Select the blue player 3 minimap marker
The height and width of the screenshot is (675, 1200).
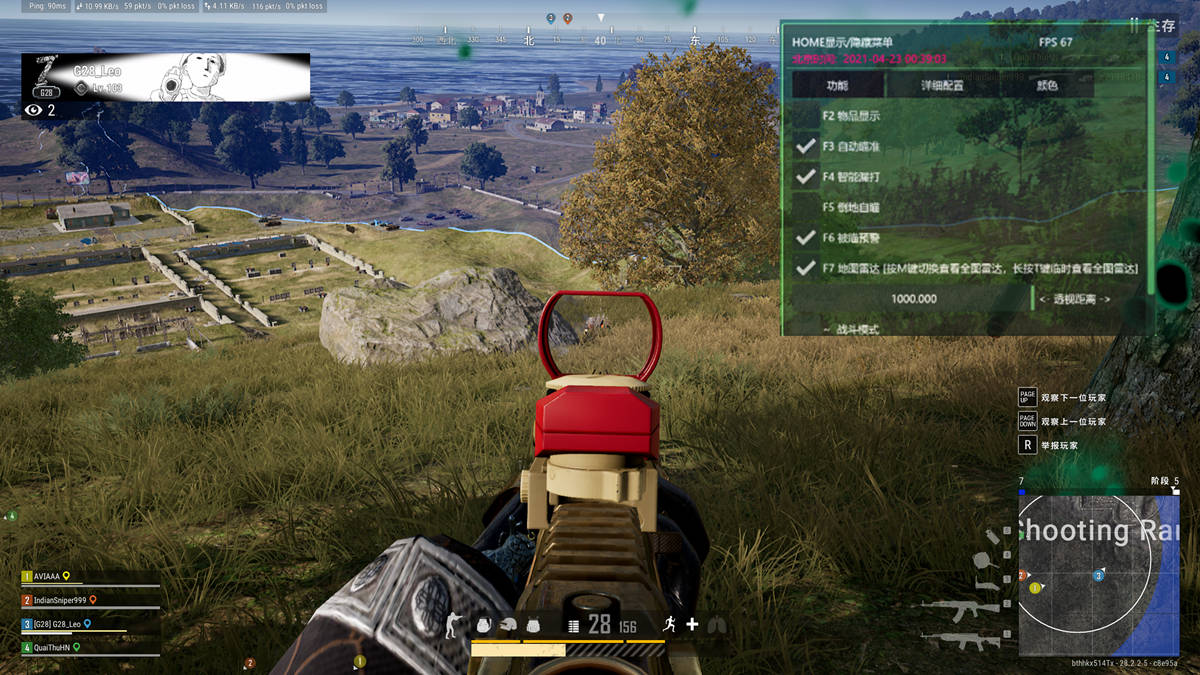[x=1099, y=576]
